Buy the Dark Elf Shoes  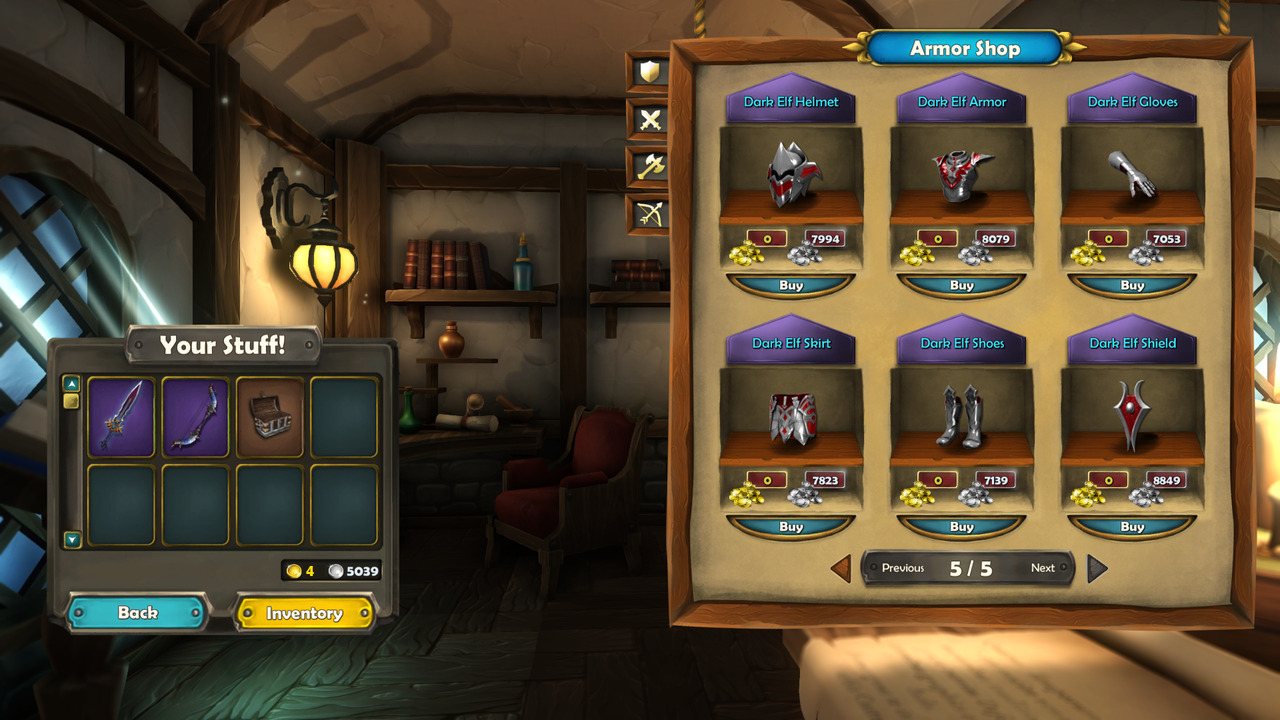(961, 527)
